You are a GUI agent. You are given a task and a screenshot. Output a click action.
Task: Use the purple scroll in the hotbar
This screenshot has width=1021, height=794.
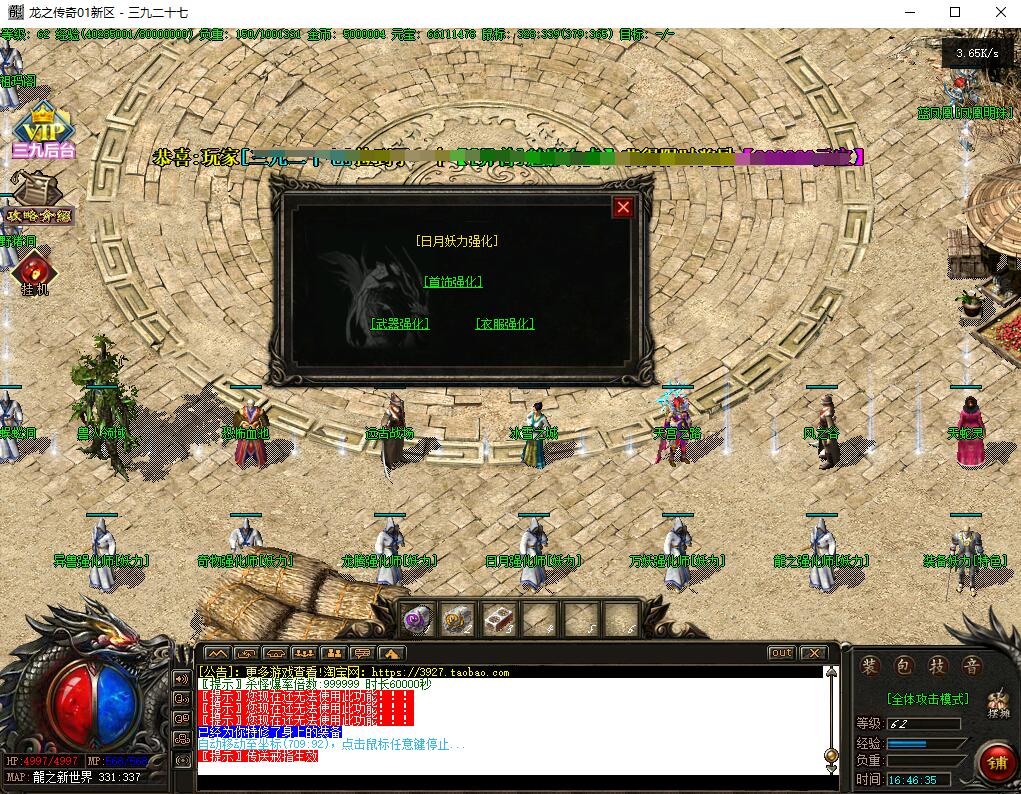click(418, 620)
